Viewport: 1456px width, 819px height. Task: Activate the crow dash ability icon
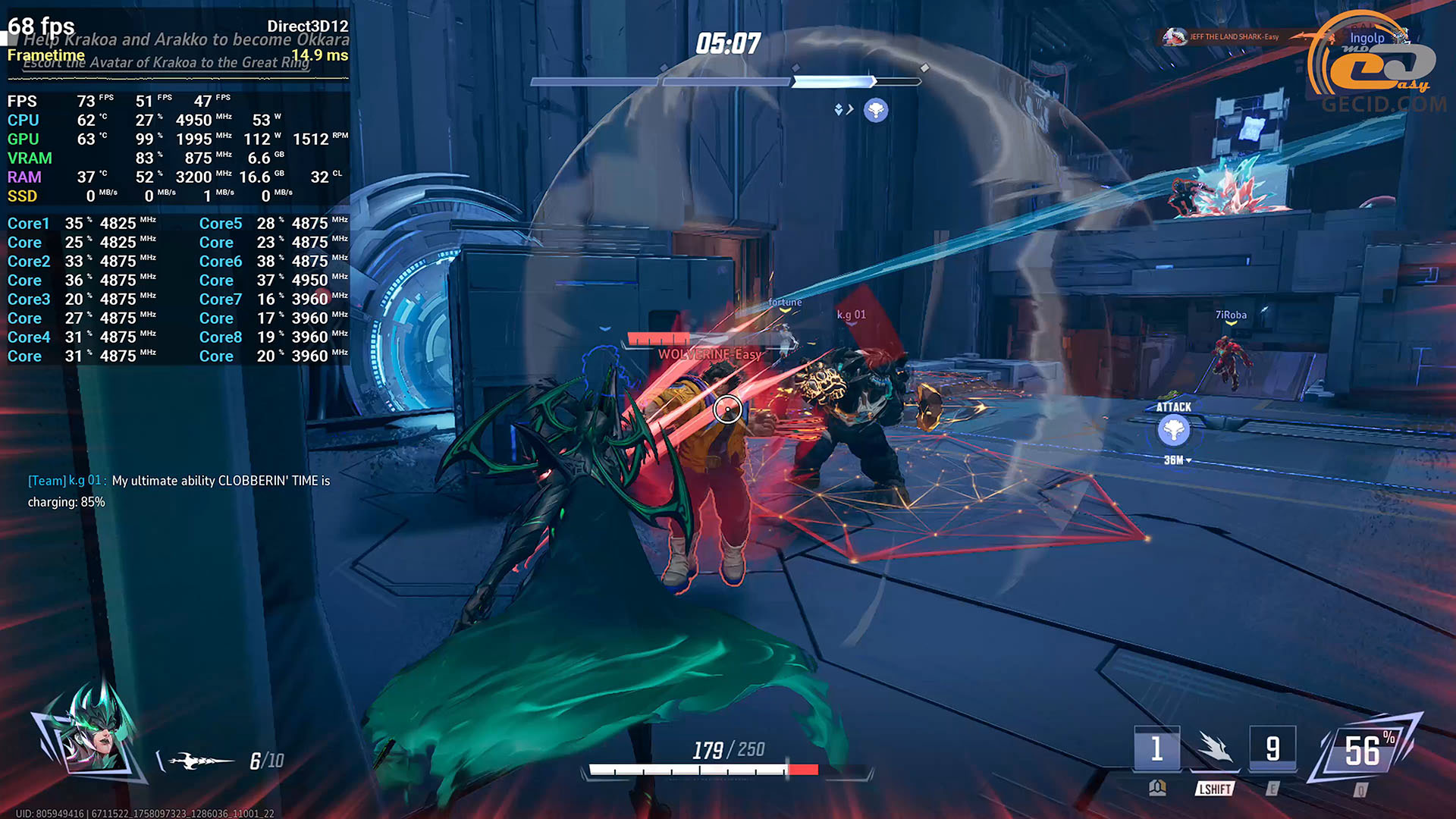click(x=1215, y=748)
